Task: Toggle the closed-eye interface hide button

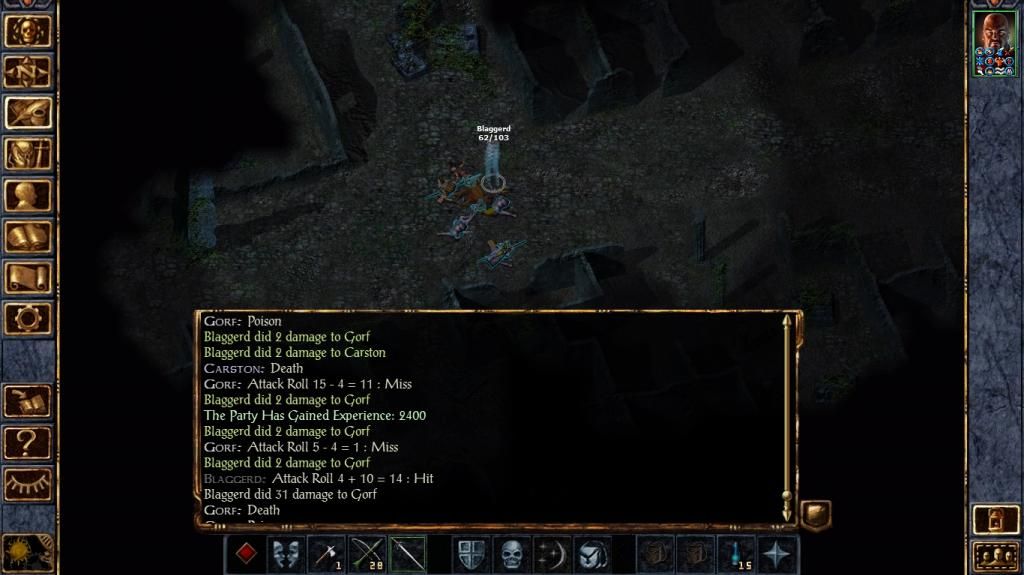Action: tap(28, 484)
